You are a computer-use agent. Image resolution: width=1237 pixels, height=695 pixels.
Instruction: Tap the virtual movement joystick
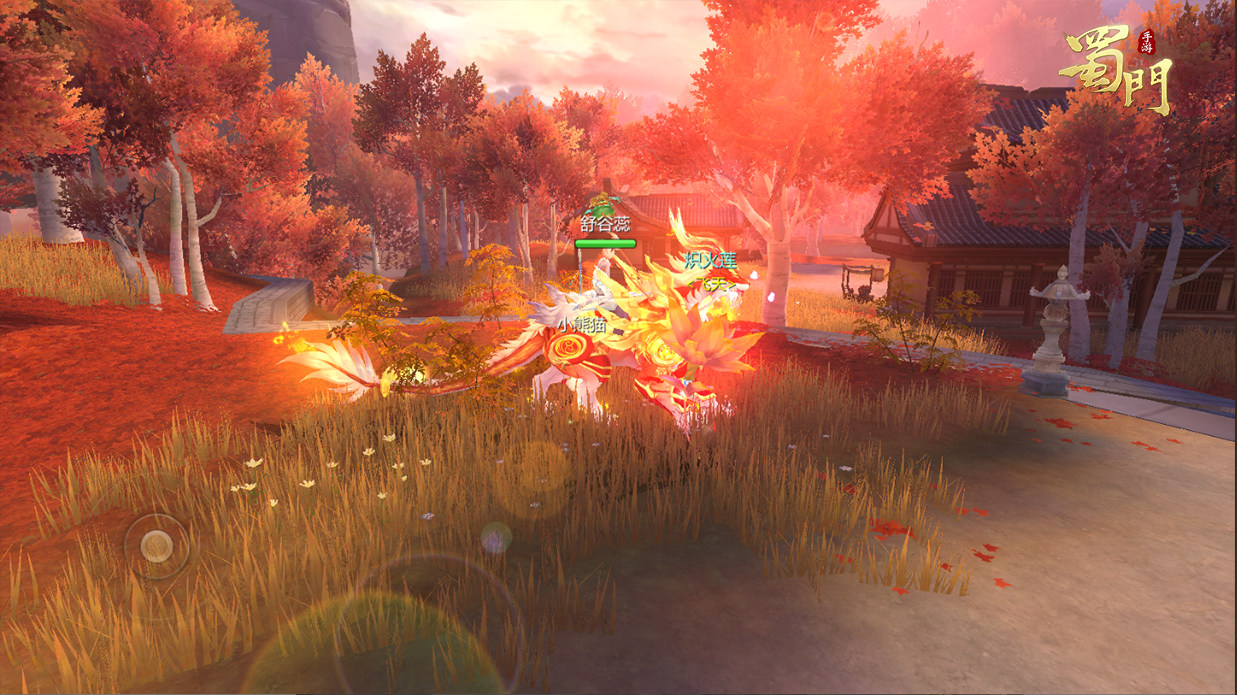(157, 546)
